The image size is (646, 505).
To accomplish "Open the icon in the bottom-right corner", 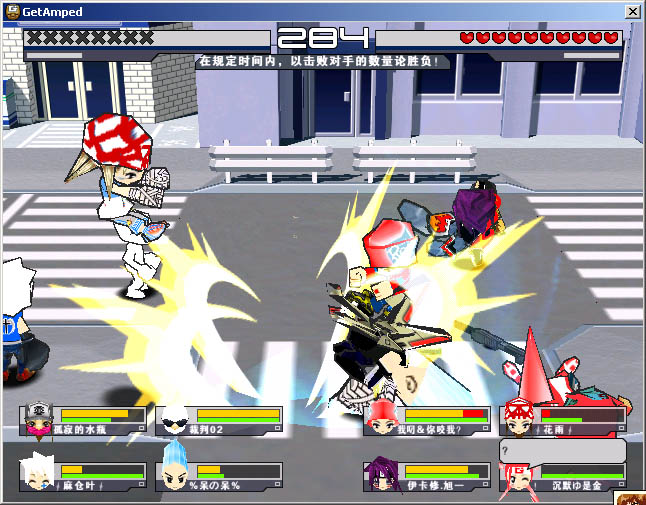I will pyautogui.click(x=632, y=498).
